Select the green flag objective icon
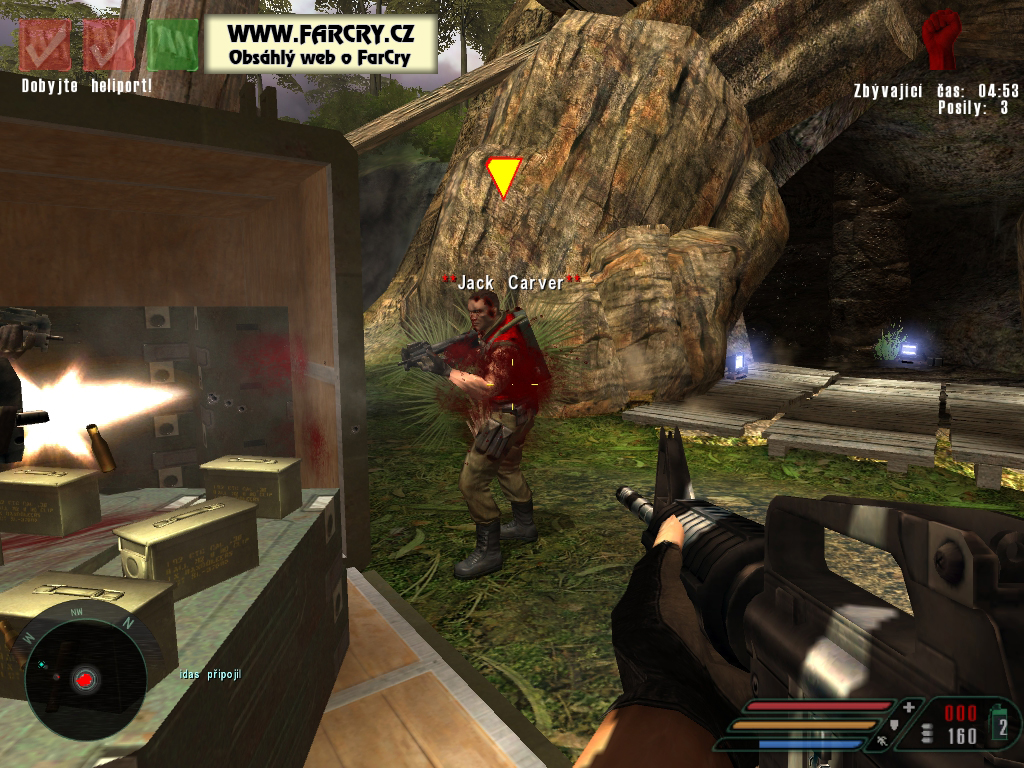 coord(173,44)
